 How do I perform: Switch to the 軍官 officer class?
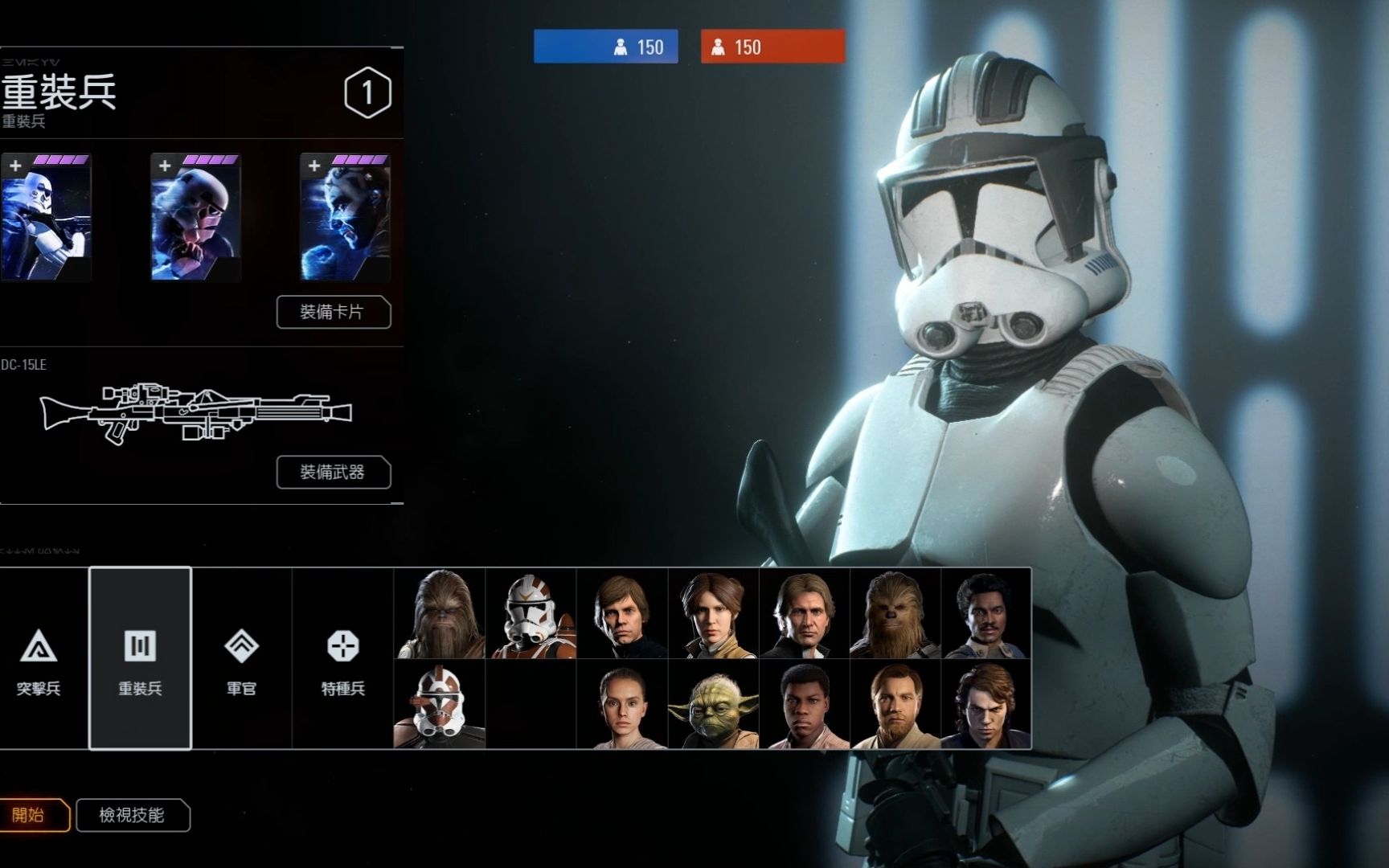(x=241, y=659)
